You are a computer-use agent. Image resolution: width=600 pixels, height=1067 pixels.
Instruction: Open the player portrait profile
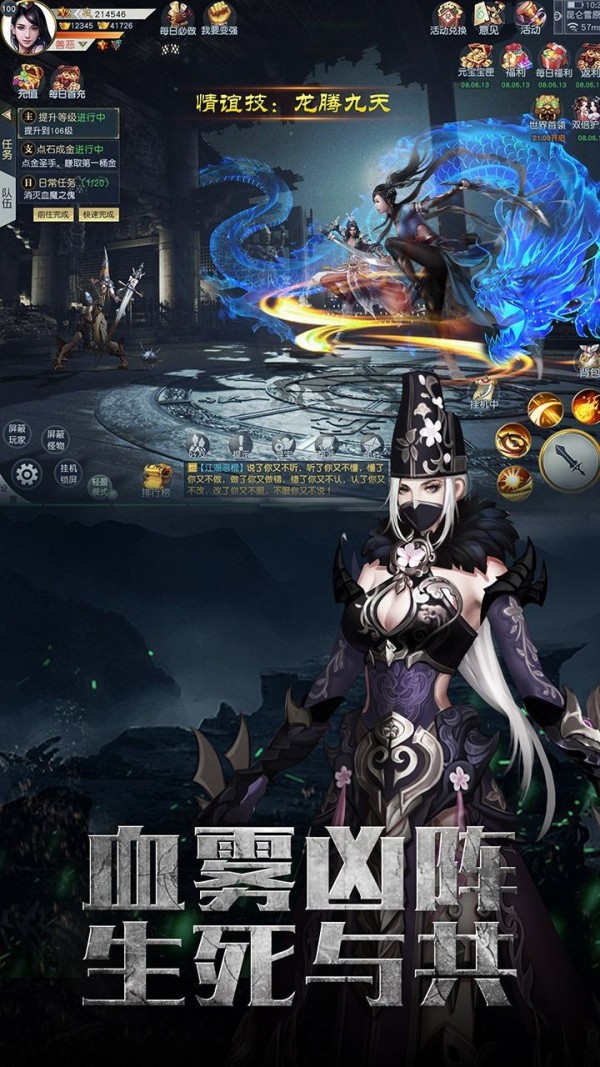(x=28, y=27)
